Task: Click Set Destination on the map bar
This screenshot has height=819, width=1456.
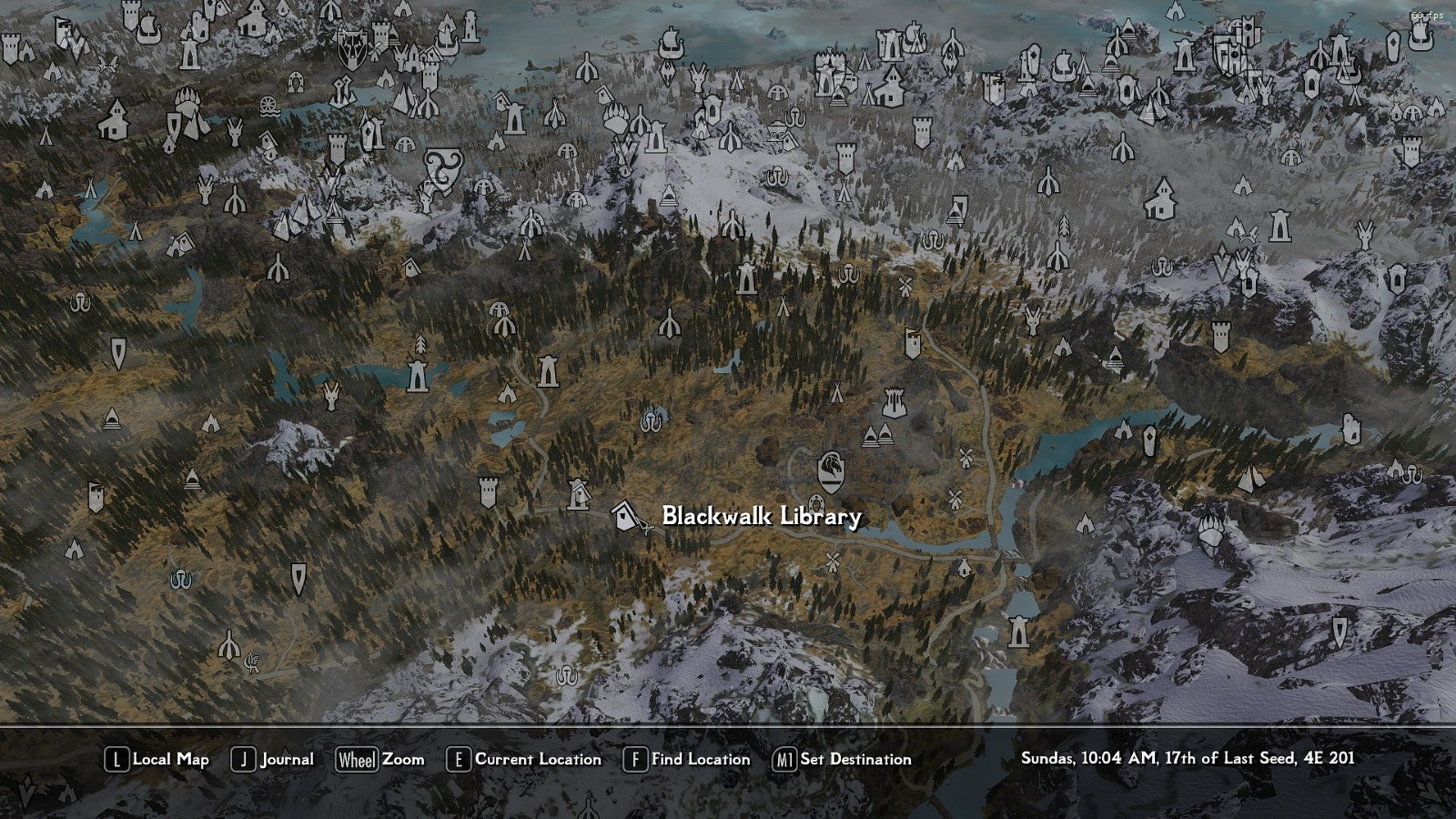Action: pyautogui.click(x=842, y=759)
